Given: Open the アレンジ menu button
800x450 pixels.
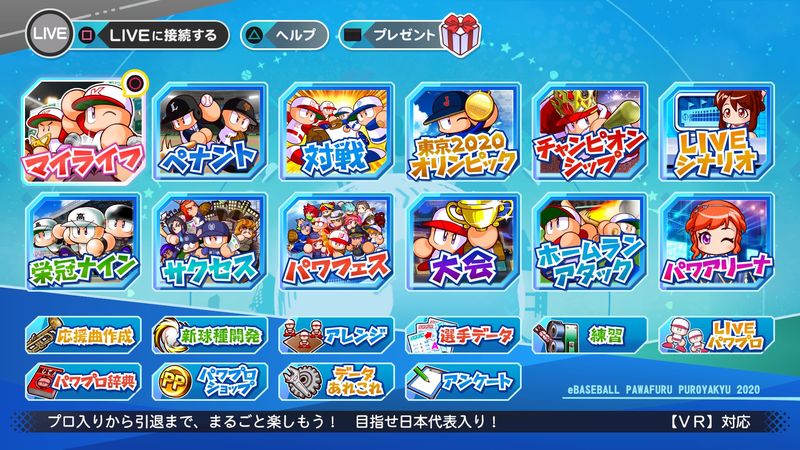Looking at the screenshot, I should pyautogui.click(x=337, y=336).
